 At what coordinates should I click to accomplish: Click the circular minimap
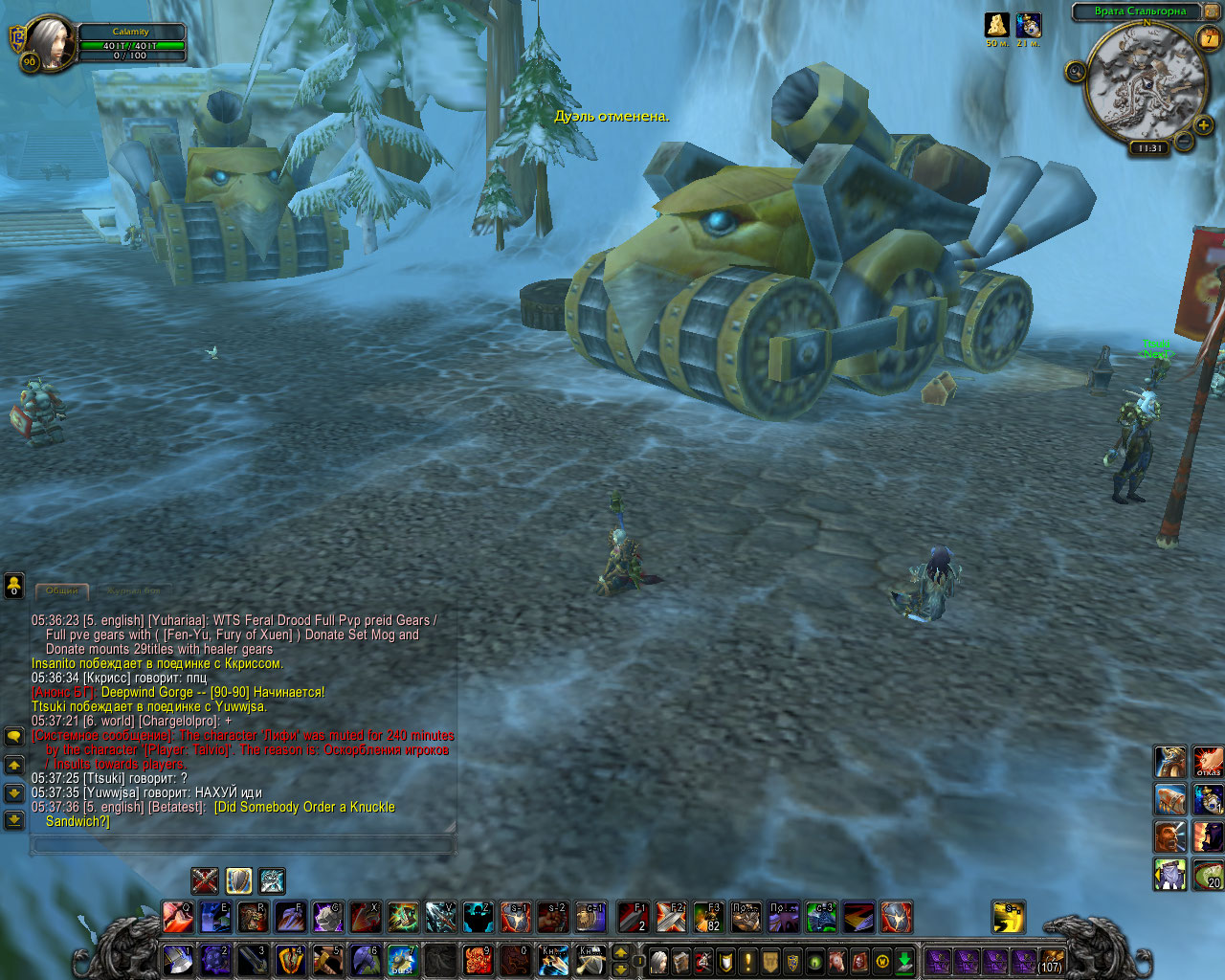pos(1141,81)
